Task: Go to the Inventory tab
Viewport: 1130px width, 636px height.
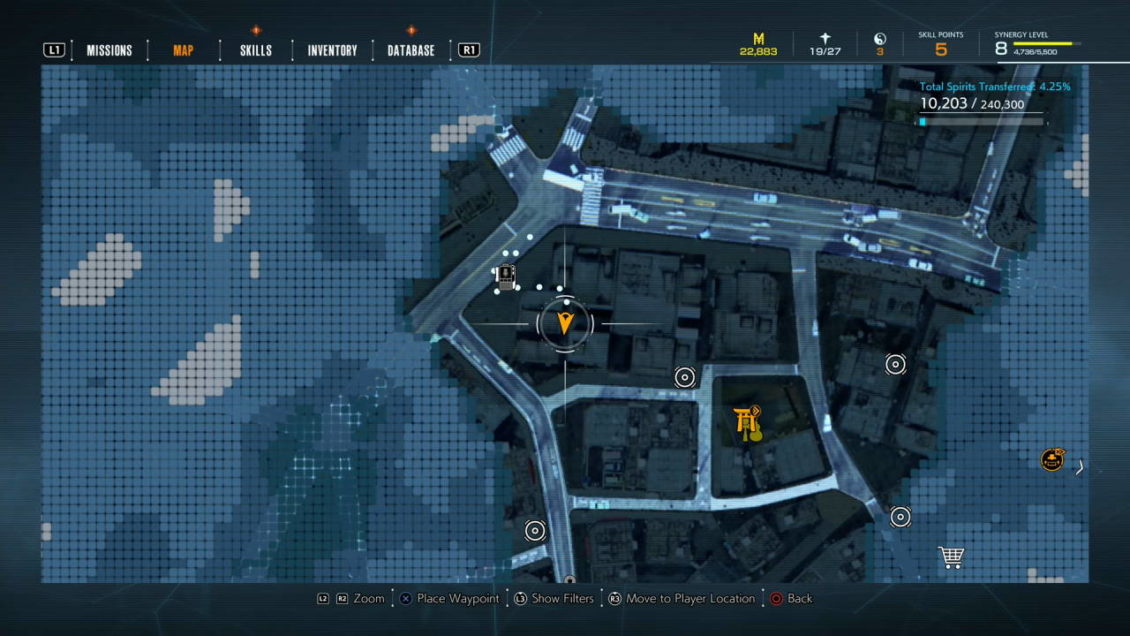Action: point(332,50)
